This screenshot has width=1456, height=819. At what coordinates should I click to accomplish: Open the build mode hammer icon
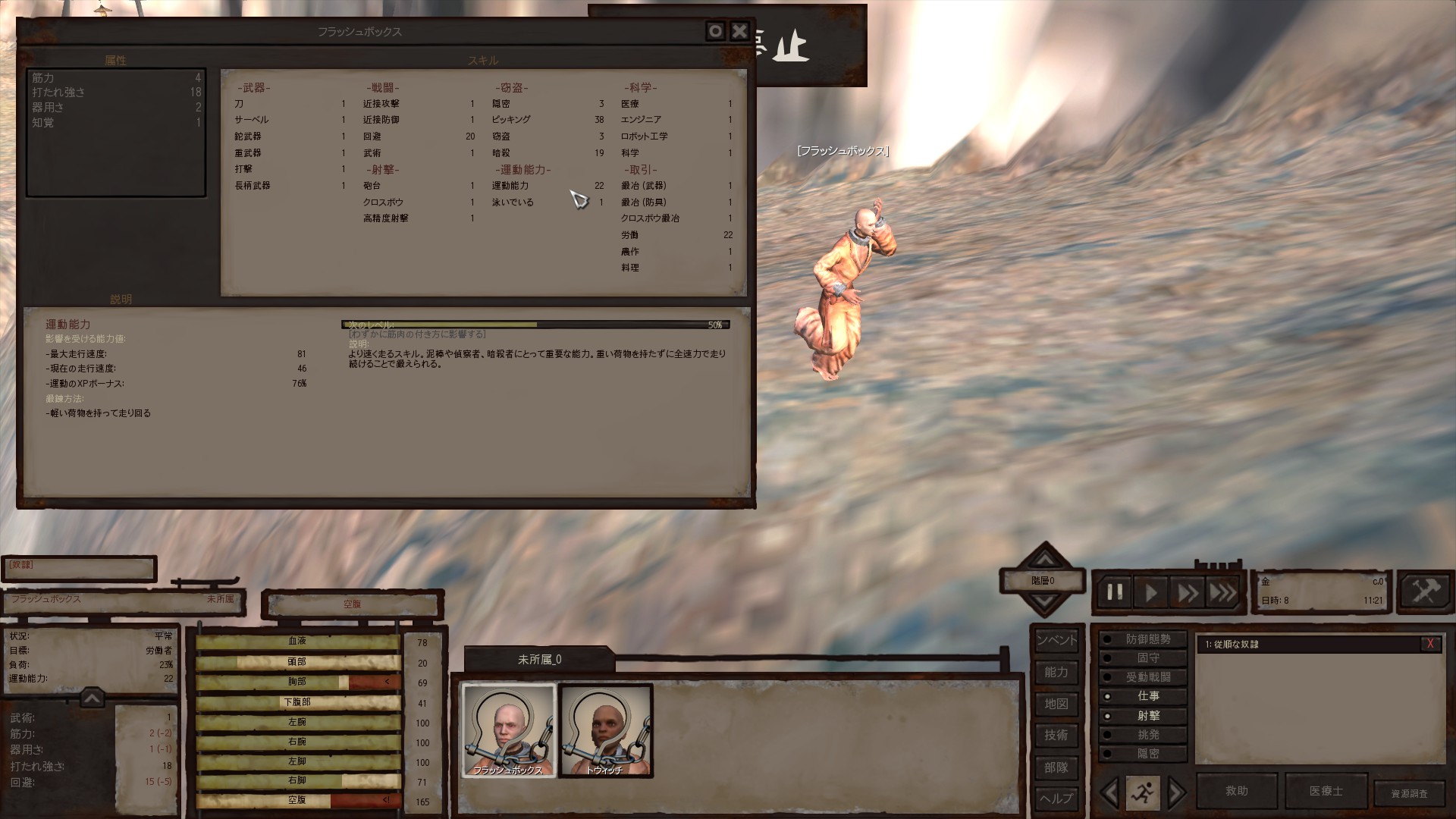[1424, 591]
